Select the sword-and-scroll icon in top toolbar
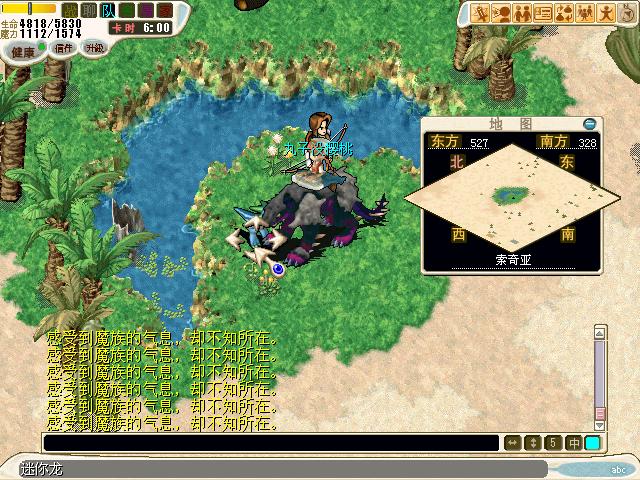 [x=482, y=12]
